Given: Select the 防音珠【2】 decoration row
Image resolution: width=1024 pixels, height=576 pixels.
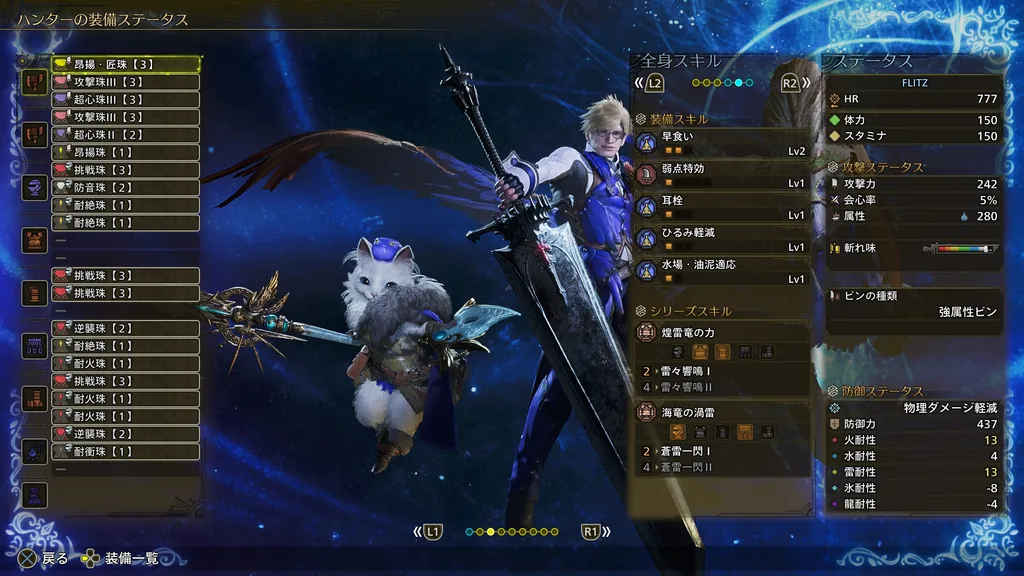Looking at the screenshot, I should tap(125, 187).
